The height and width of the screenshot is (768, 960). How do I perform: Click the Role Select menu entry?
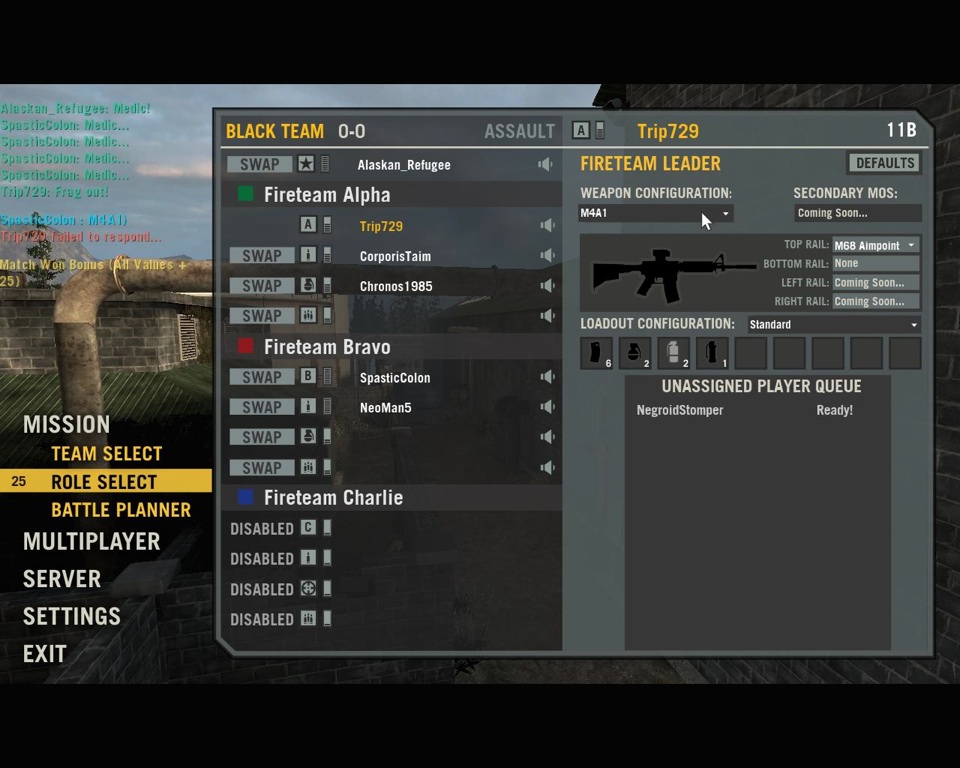point(104,482)
